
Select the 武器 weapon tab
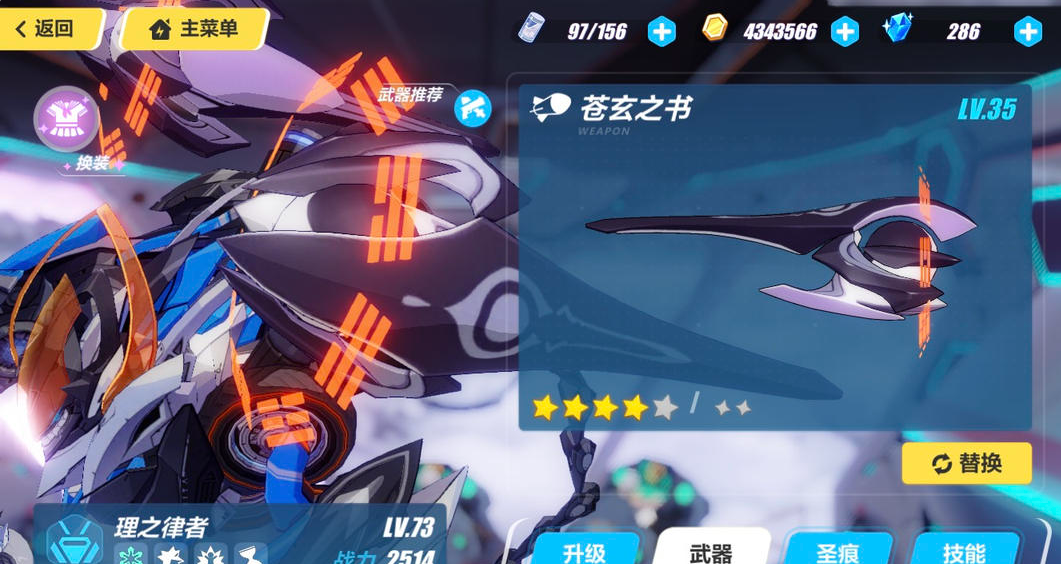point(711,549)
